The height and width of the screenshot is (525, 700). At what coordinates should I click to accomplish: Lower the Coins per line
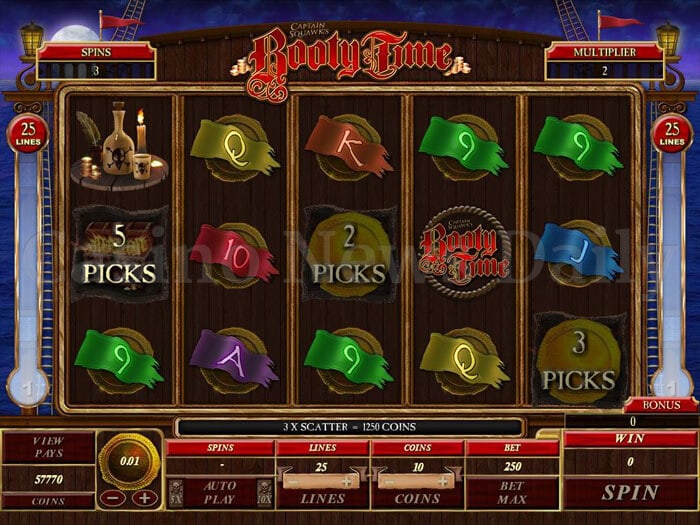[x=388, y=481]
